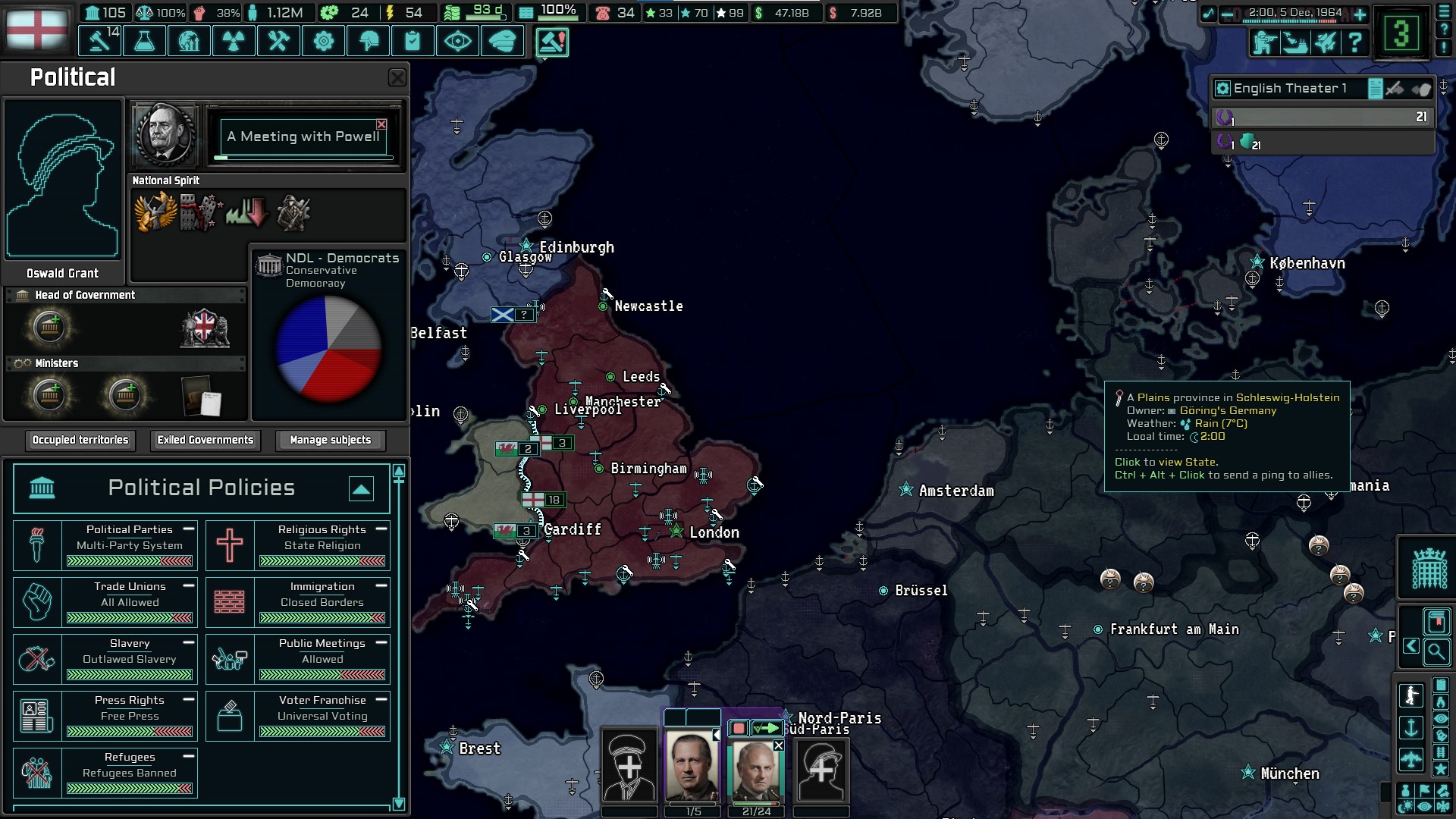Open the production menu with hammer and wrench
1456x819 pixels.
[278, 41]
